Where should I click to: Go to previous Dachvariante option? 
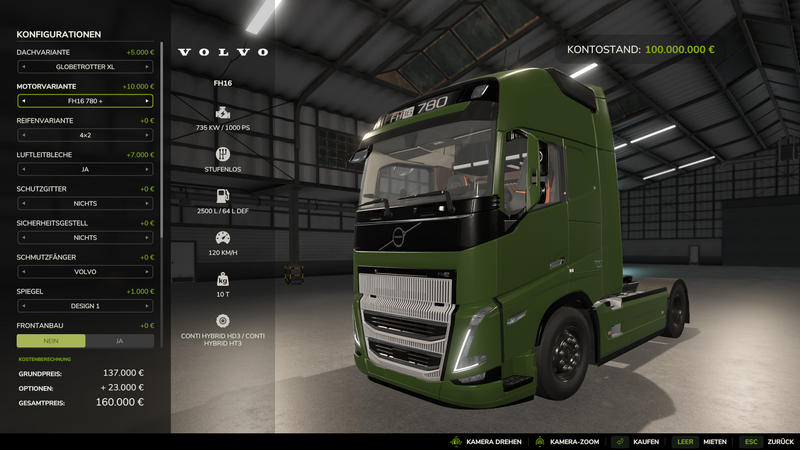pos(22,67)
